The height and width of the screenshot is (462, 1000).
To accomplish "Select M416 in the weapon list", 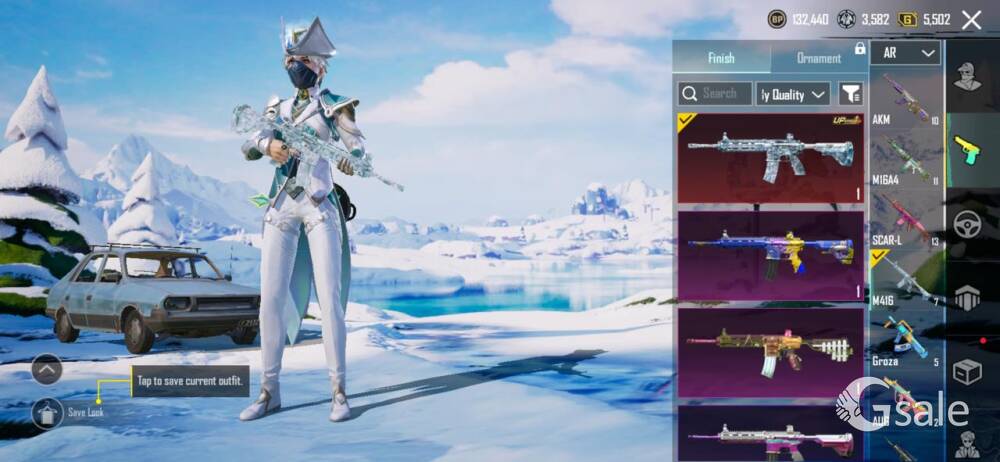I will click(906, 281).
